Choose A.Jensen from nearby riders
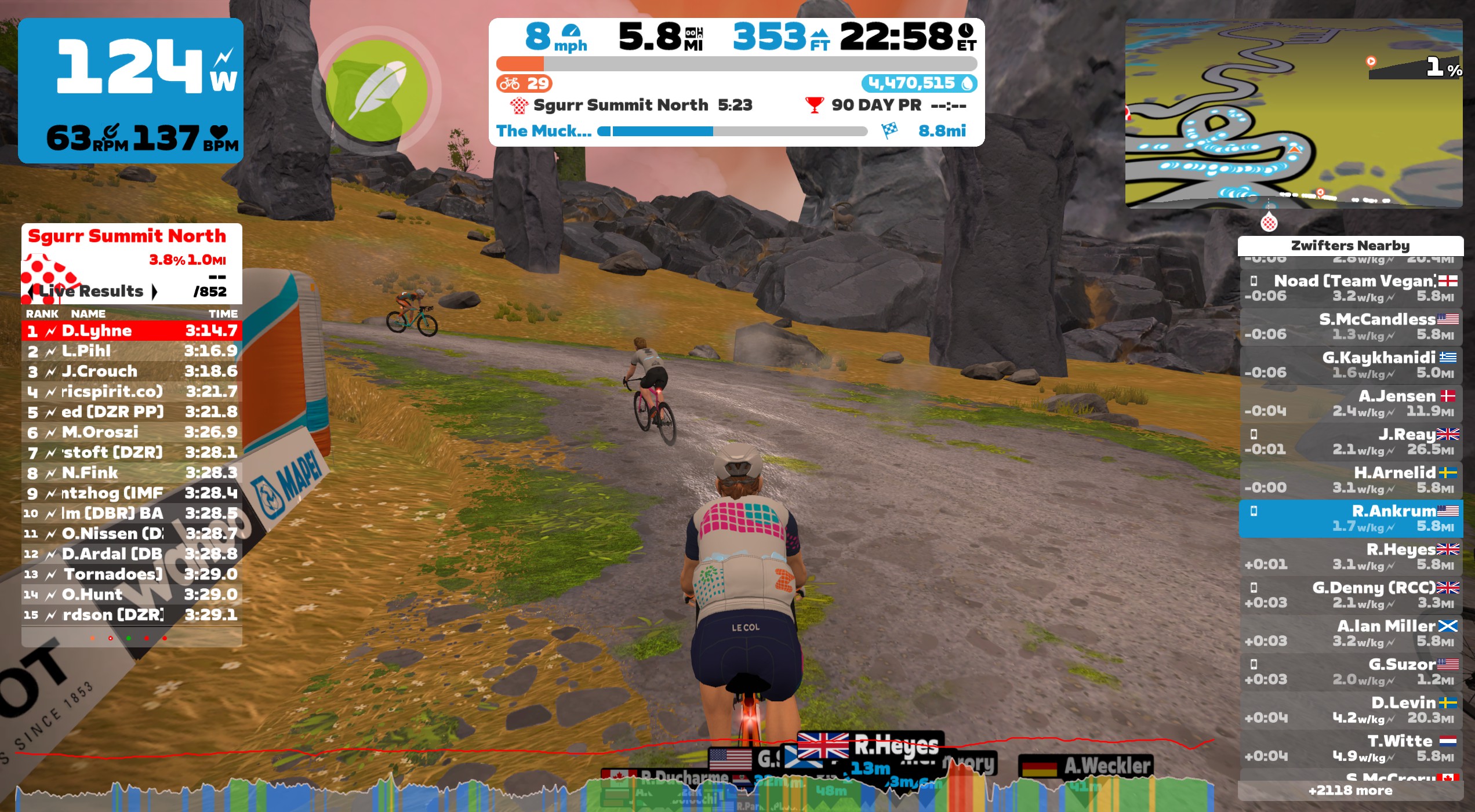 coord(1350,403)
